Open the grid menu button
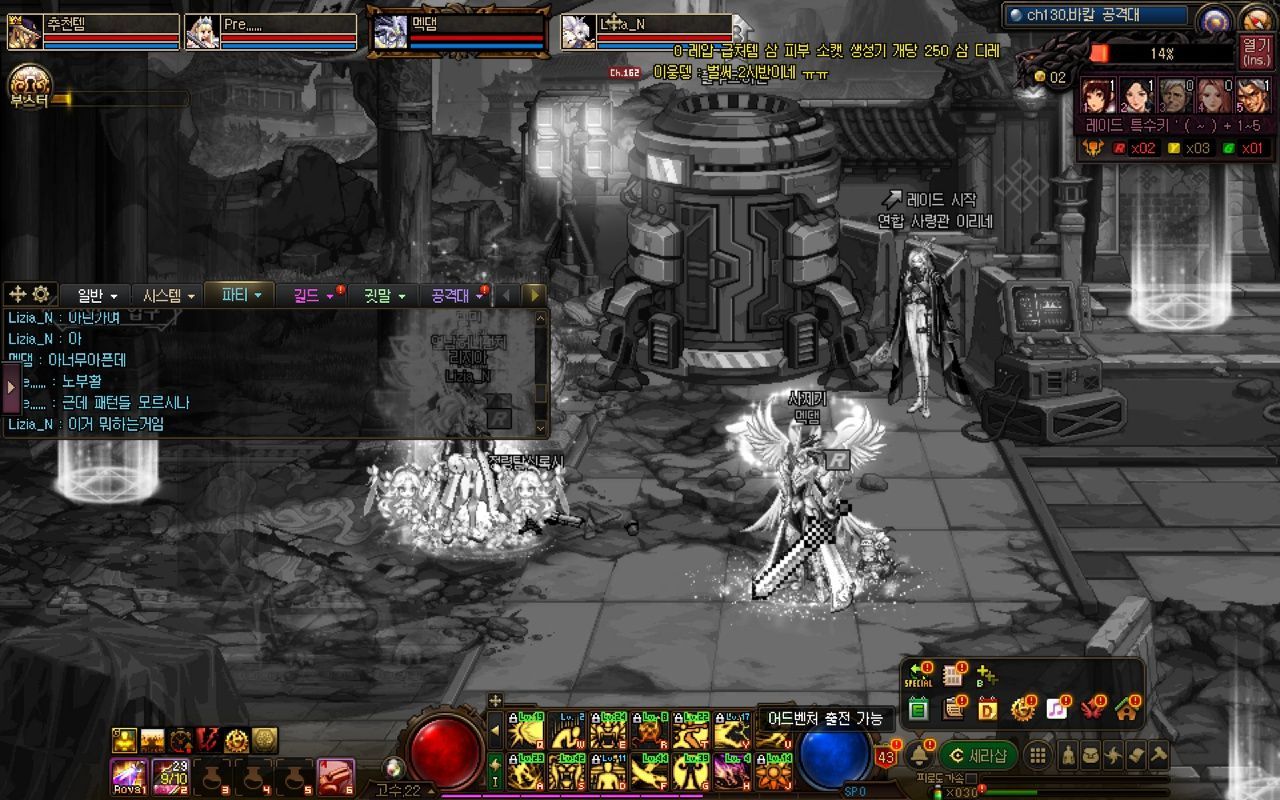 point(1038,755)
